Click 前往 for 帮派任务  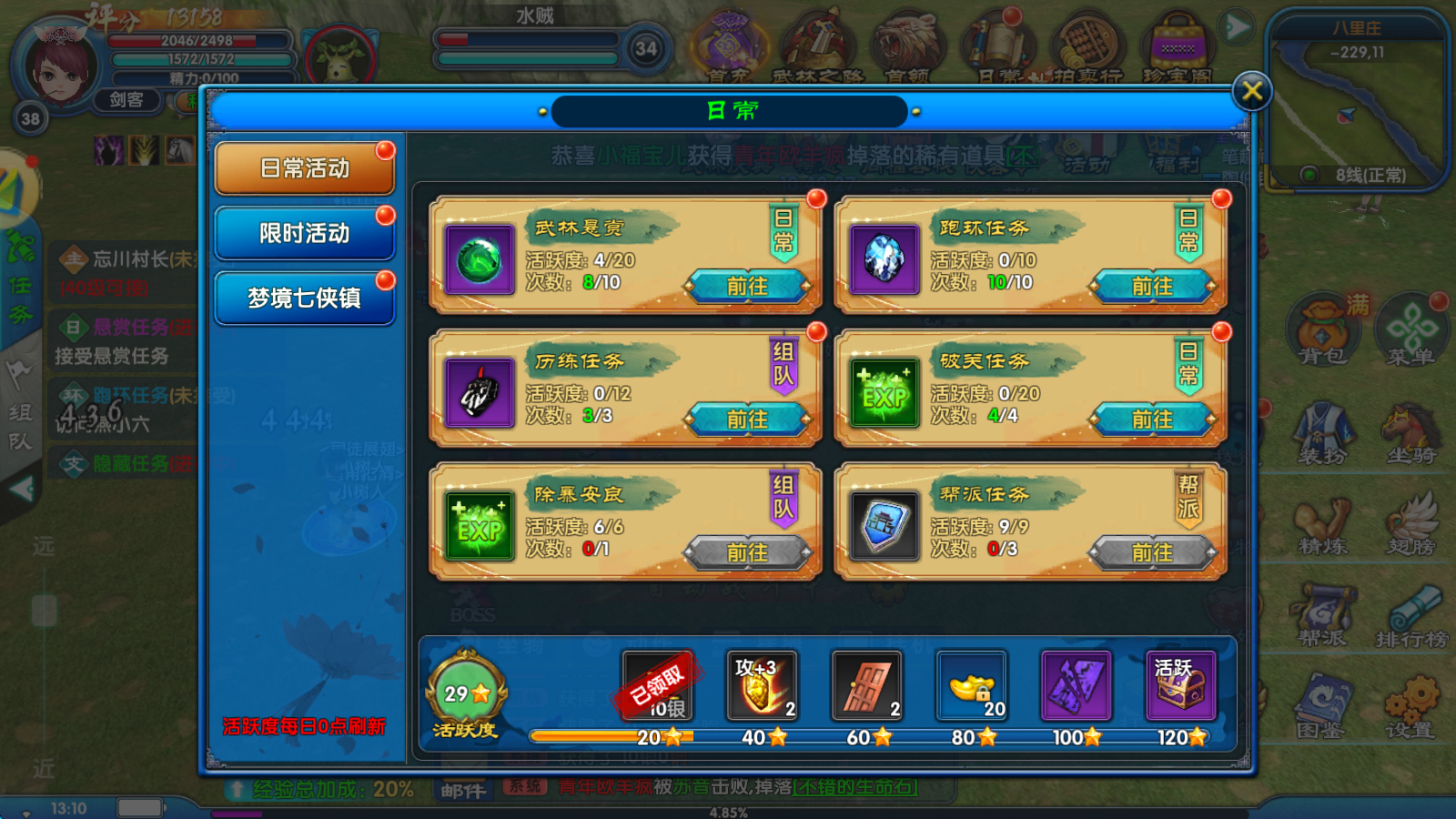coord(1152,552)
